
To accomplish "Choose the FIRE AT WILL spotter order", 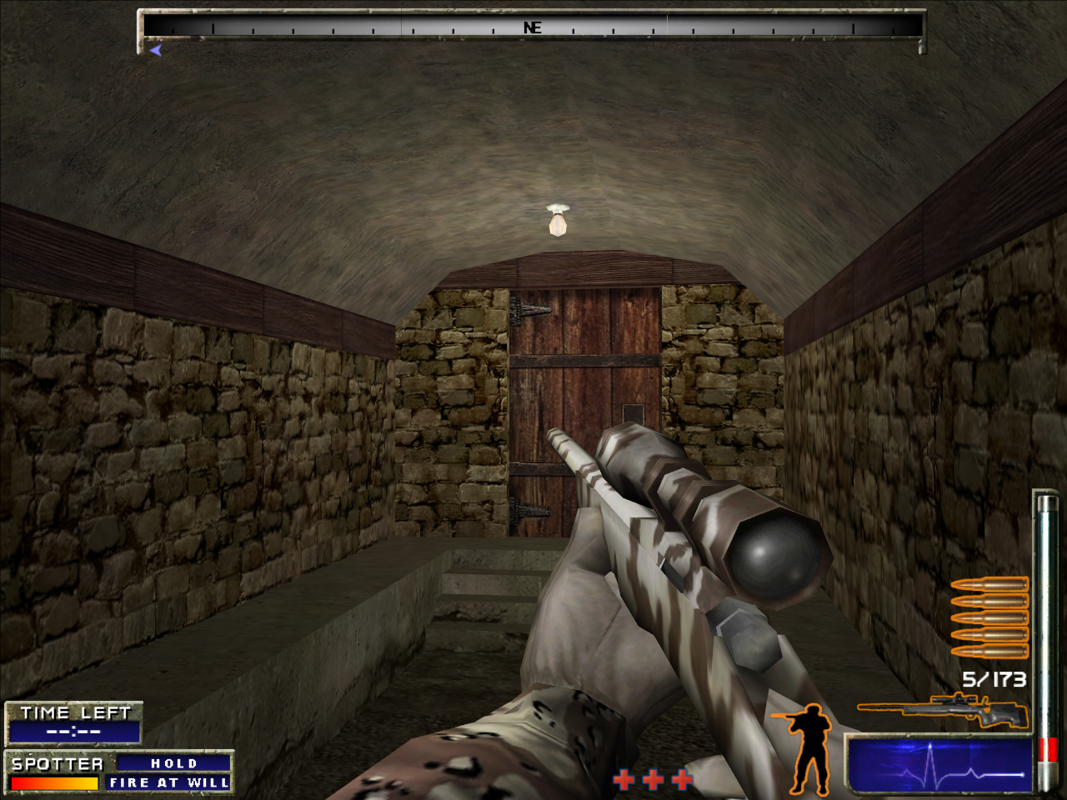I will click(169, 782).
